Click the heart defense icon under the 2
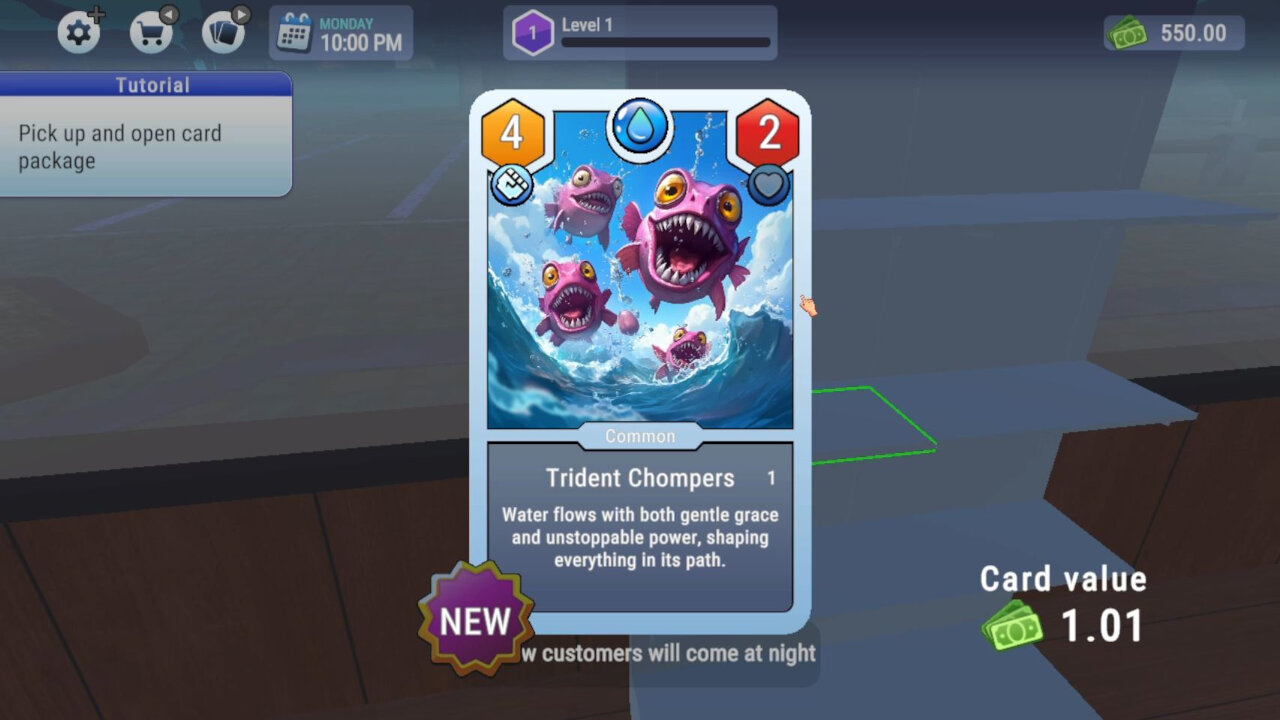The image size is (1280, 720). click(768, 184)
